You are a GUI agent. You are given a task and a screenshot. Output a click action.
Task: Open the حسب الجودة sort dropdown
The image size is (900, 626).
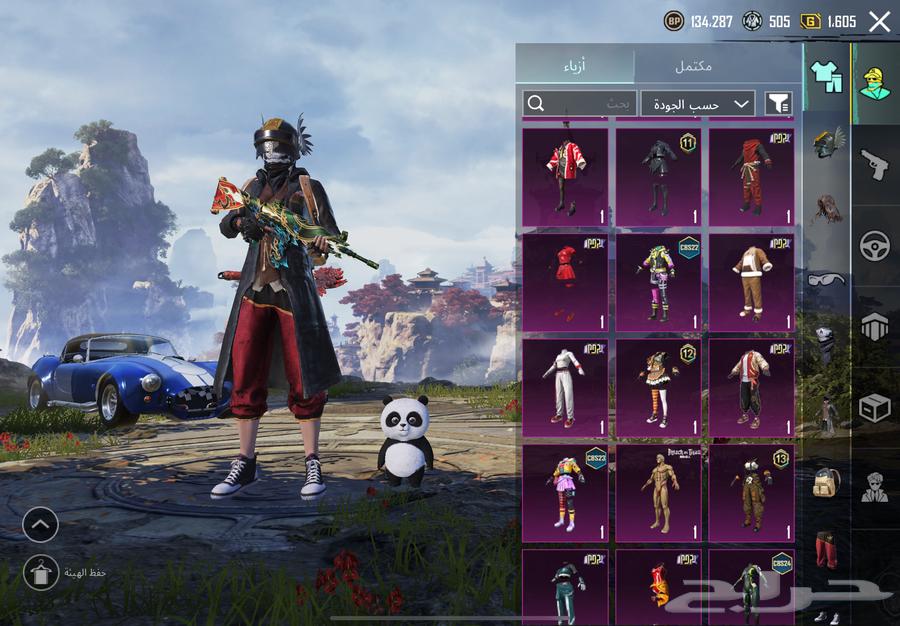pyautogui.click(x=697, y=103)
